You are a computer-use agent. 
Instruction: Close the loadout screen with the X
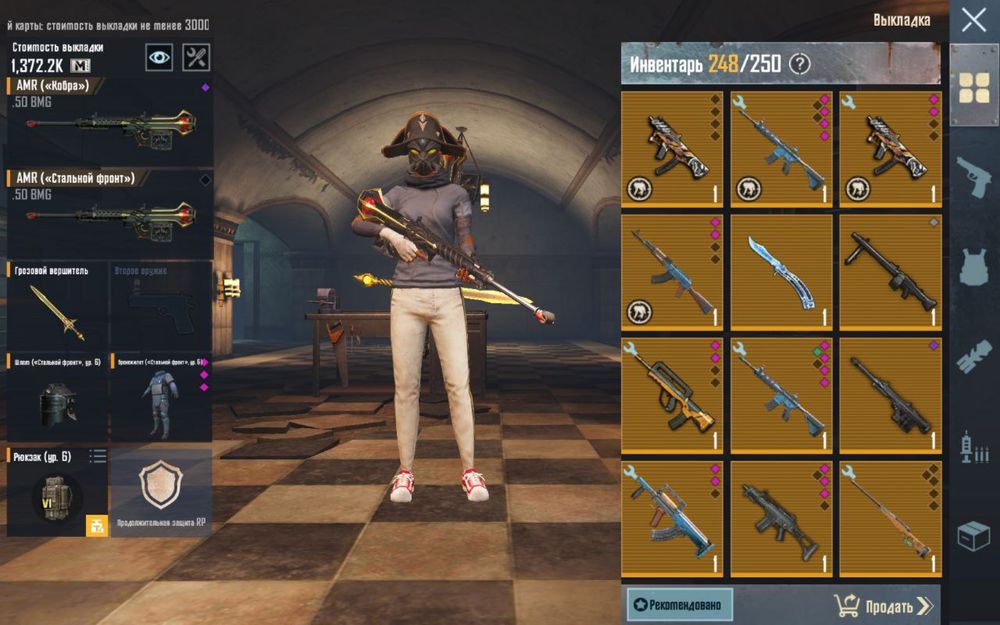click(x=973, y=20)
